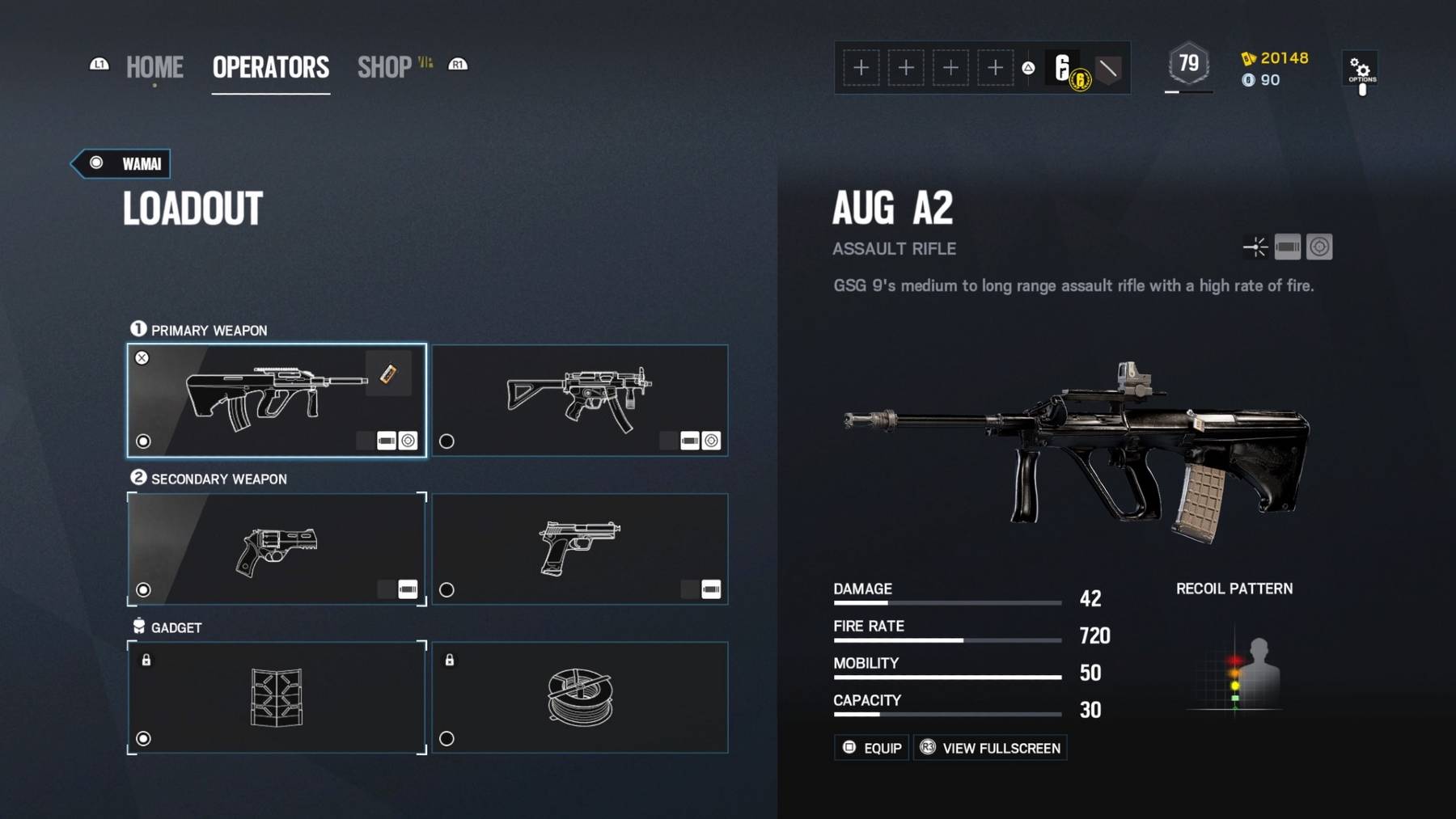Open the weapon skin on AUG A2 slot

point(388,374)
